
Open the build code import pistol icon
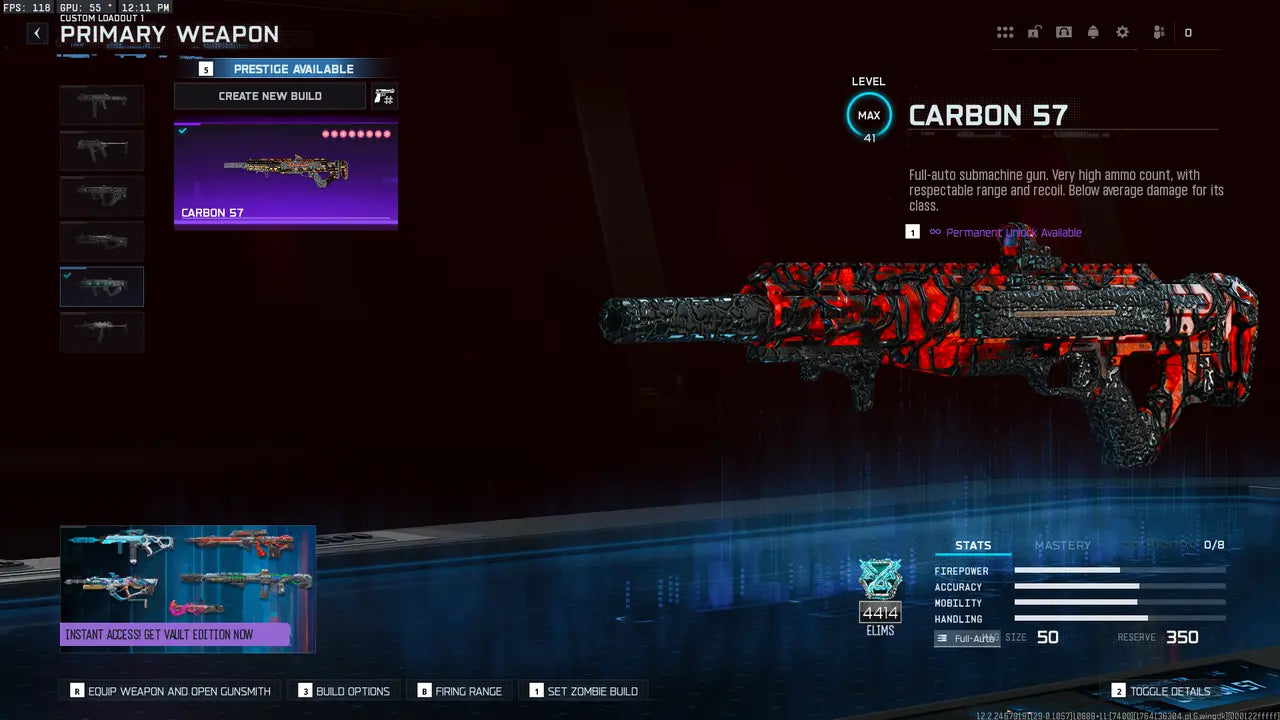click(384, 96)
